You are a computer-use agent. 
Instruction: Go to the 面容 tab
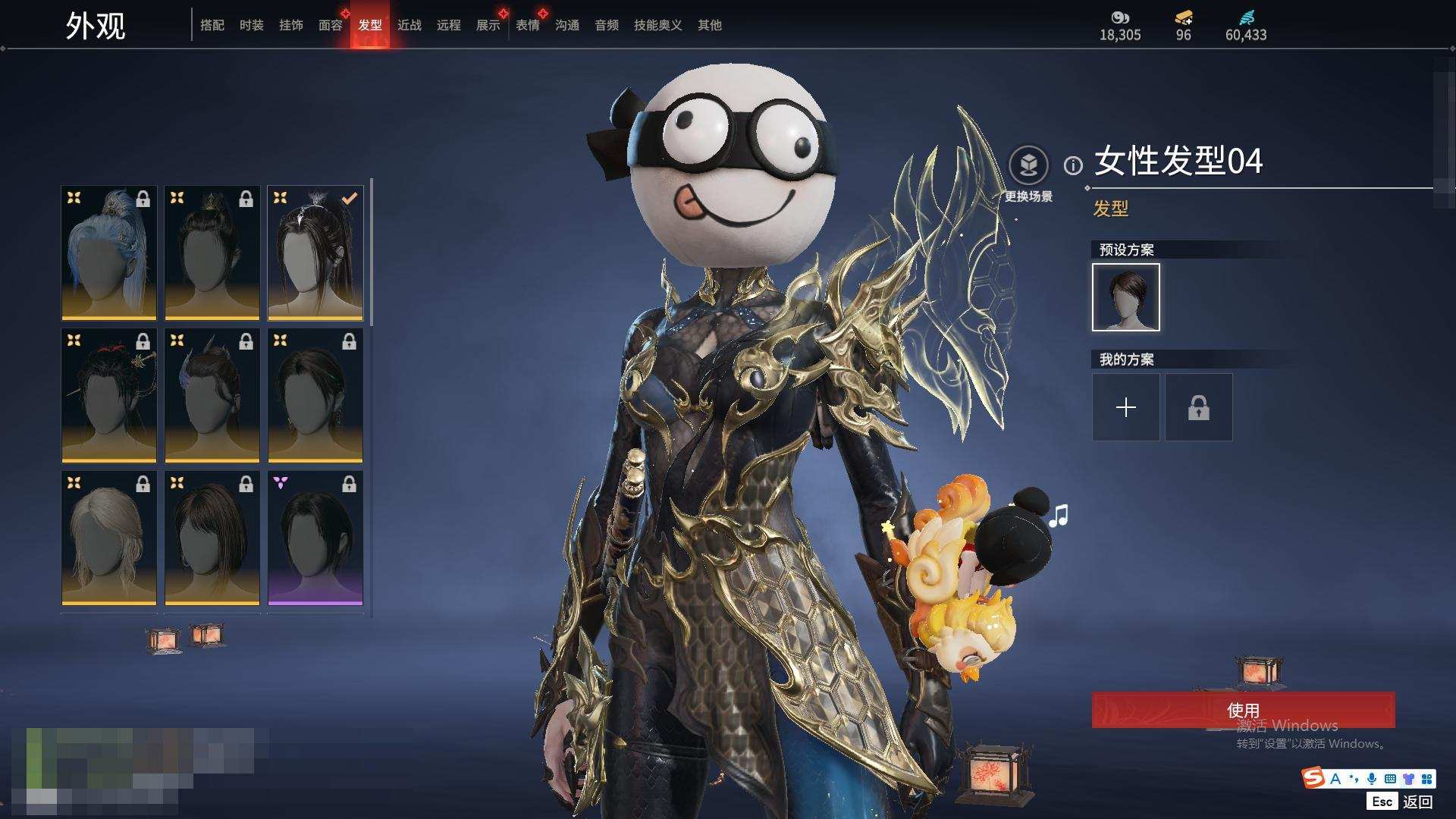[331, 25]
